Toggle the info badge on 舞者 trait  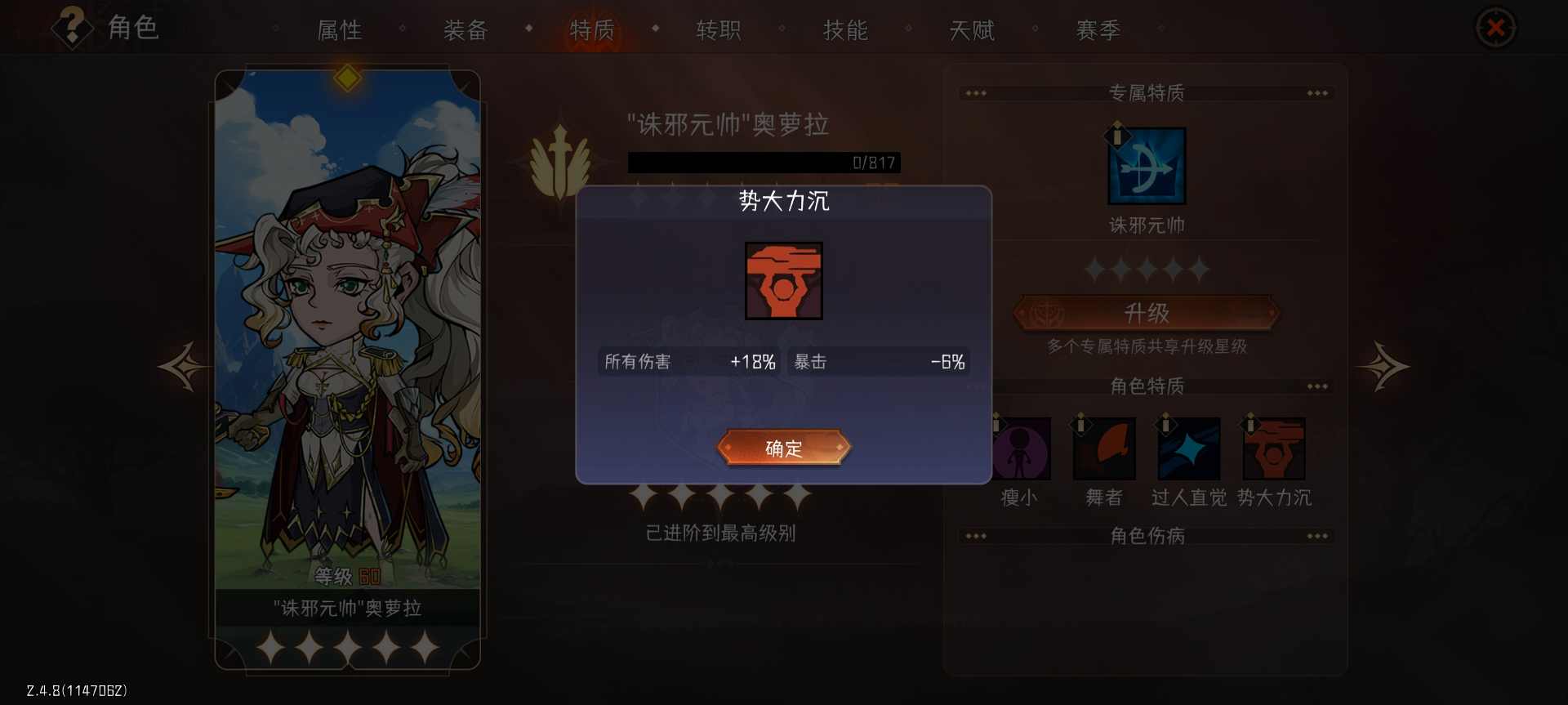coord(1081,425)
